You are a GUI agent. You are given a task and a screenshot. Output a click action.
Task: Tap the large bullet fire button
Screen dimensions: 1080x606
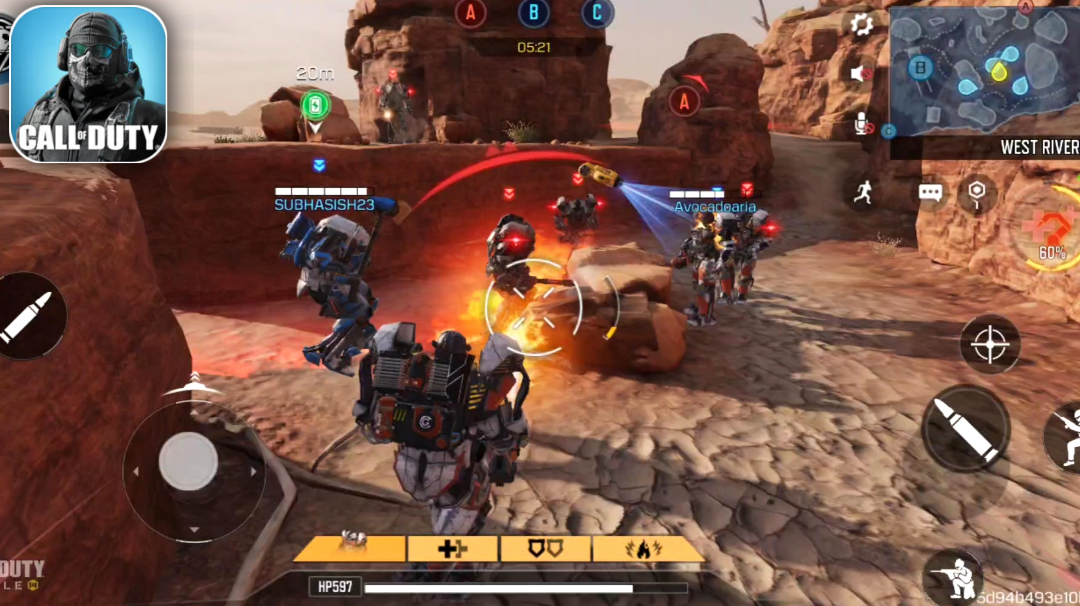pyautogui.click(x=965, y=429)
